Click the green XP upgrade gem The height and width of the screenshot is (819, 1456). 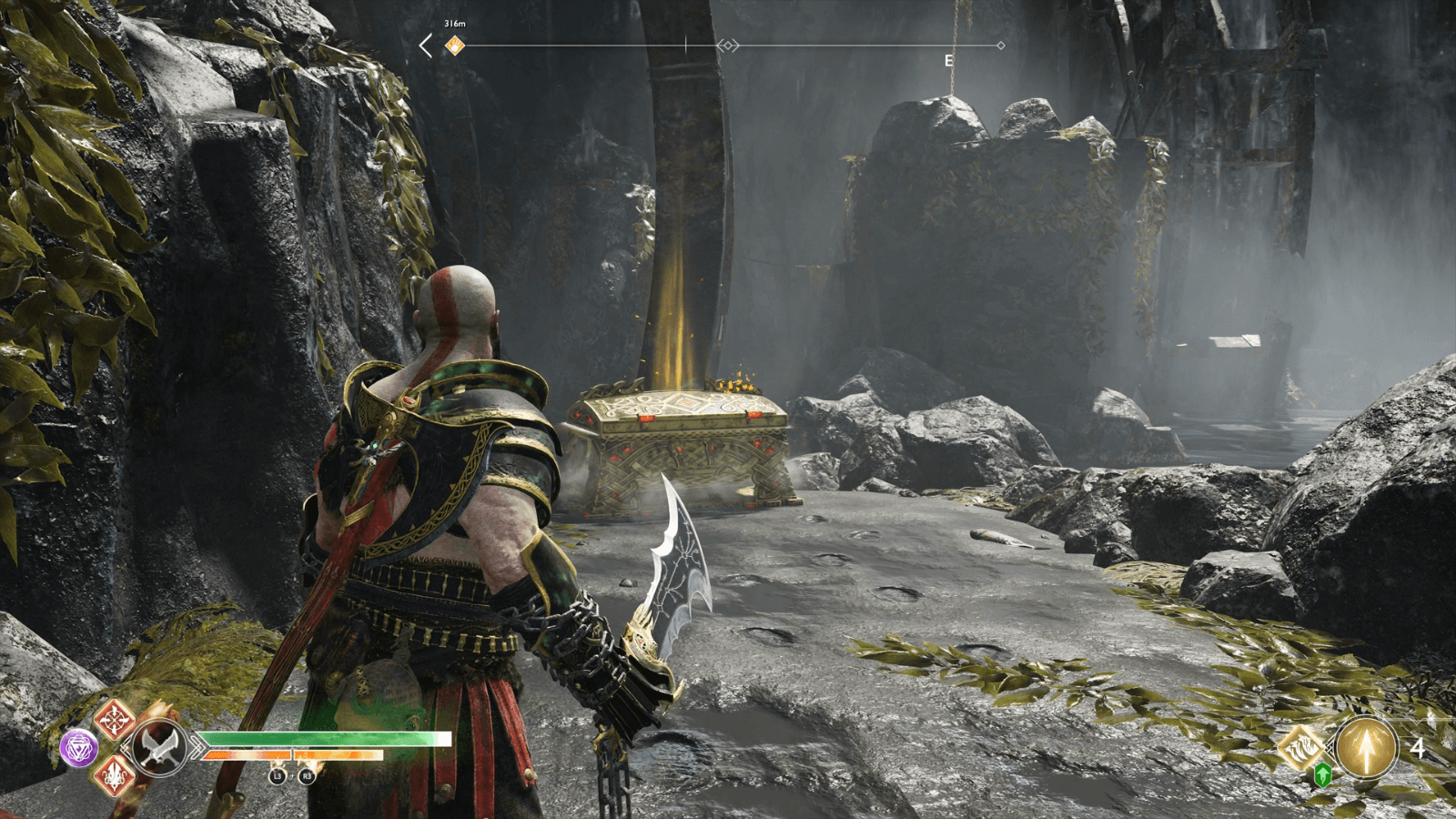pos(1322,775)
